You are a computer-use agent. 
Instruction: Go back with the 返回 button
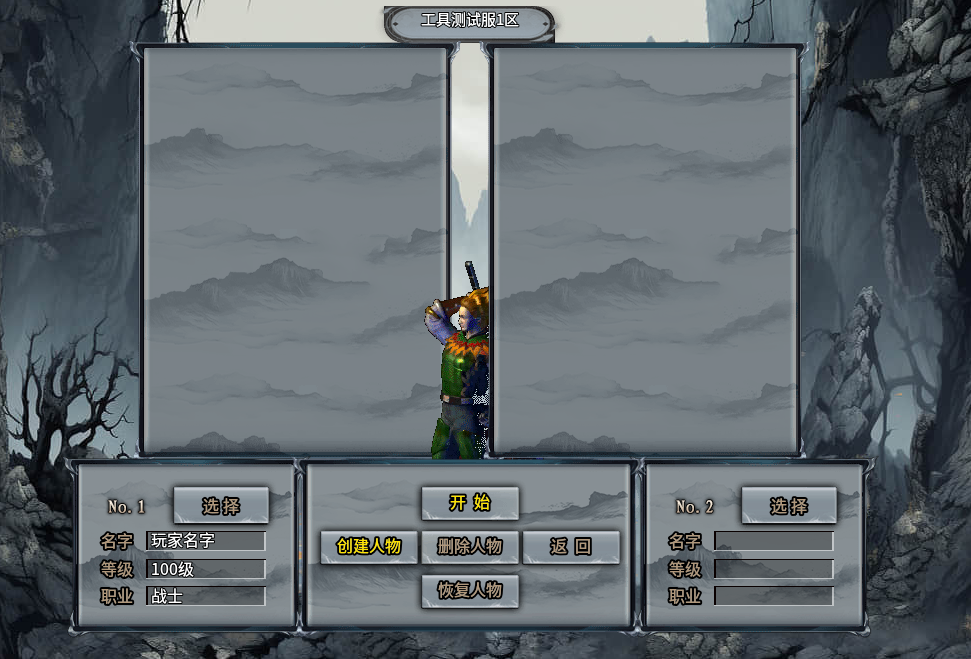pyautogui.click(x=571, y=547)
